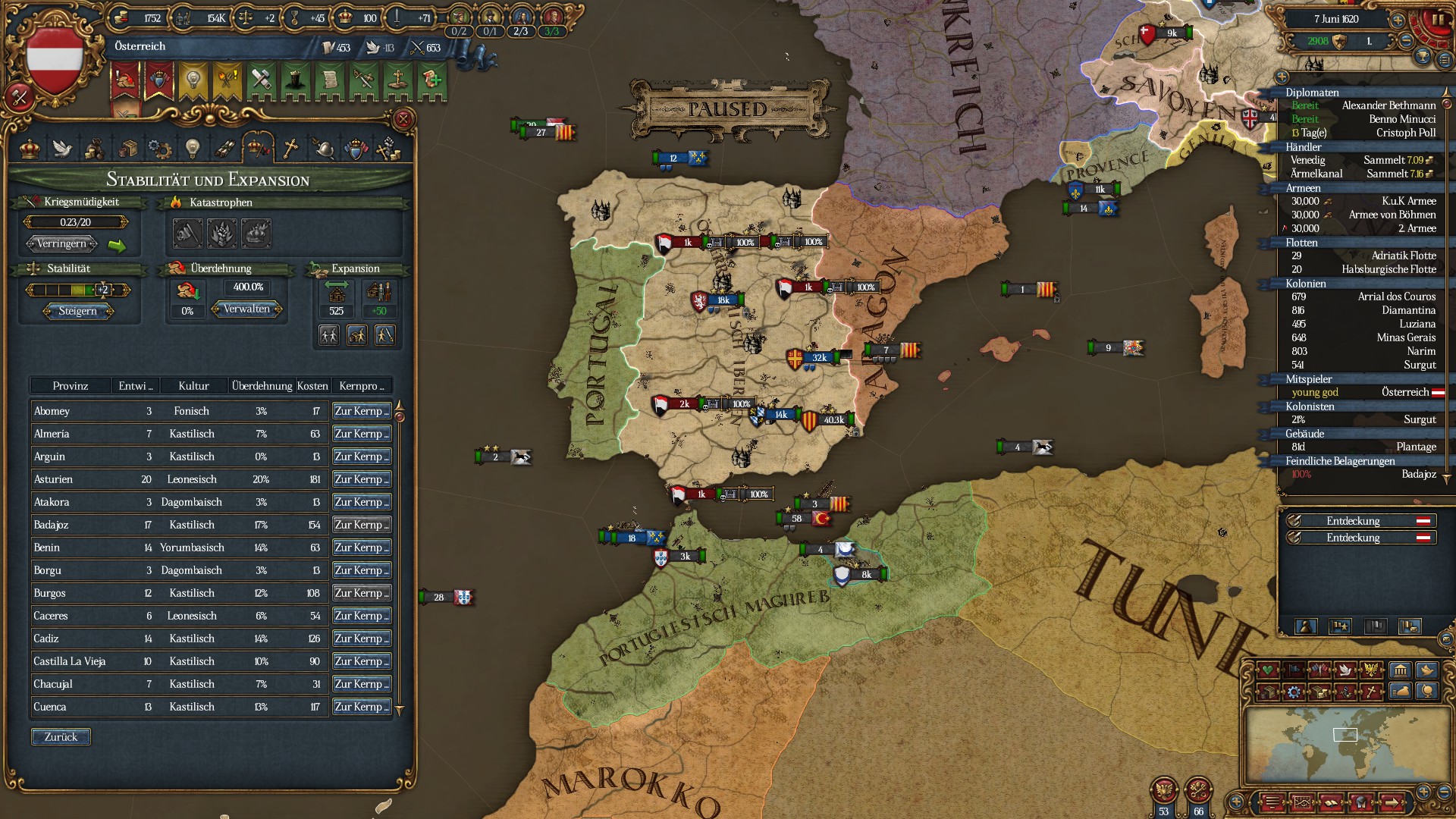Open the first Entdeckung notification
Image resolution: width=1456 pixels, height=819 pixels.
point(1354,521)
